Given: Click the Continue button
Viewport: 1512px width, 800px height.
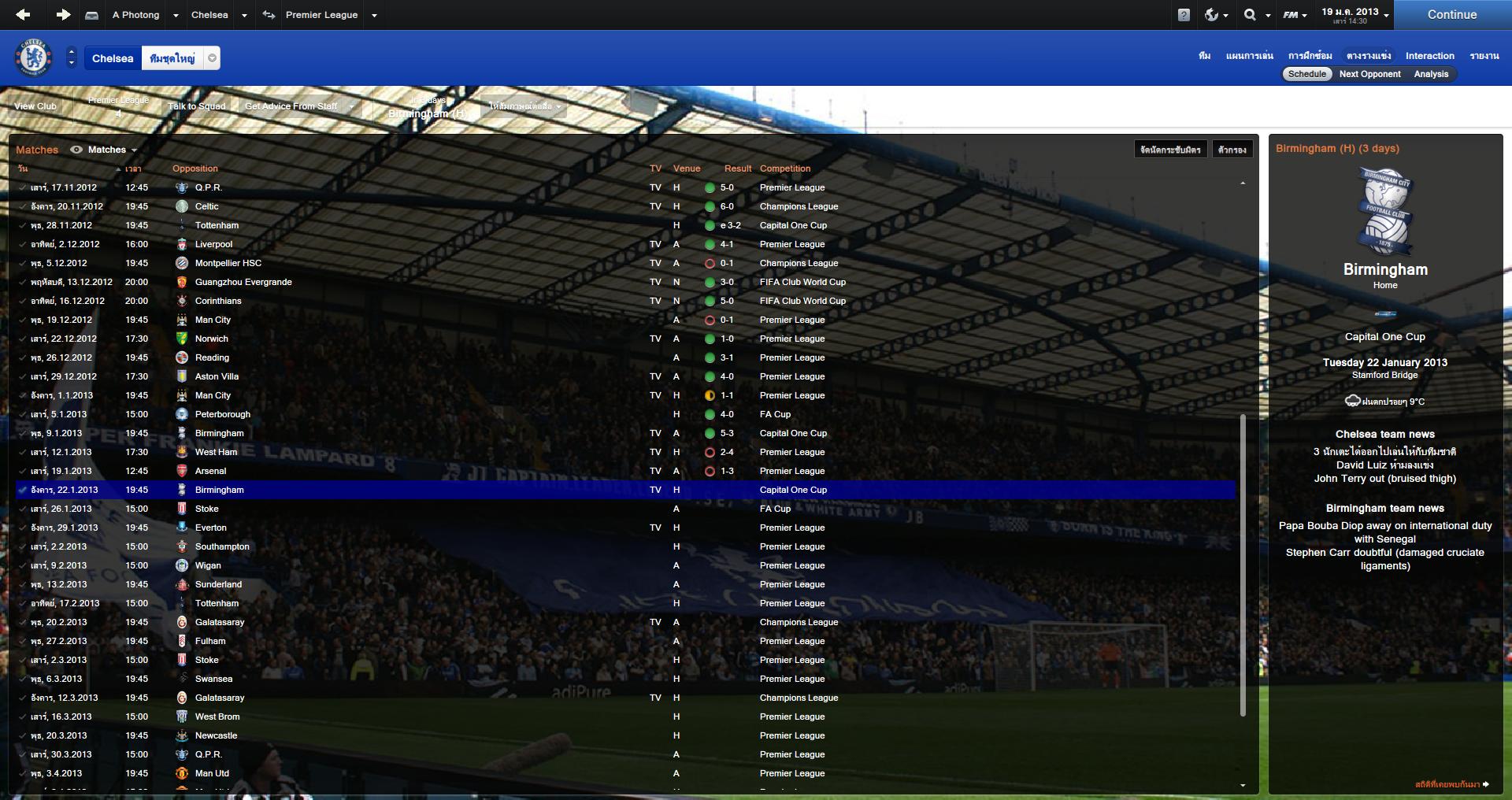Looking at the screenshot, I should [x=1451, y=15].
